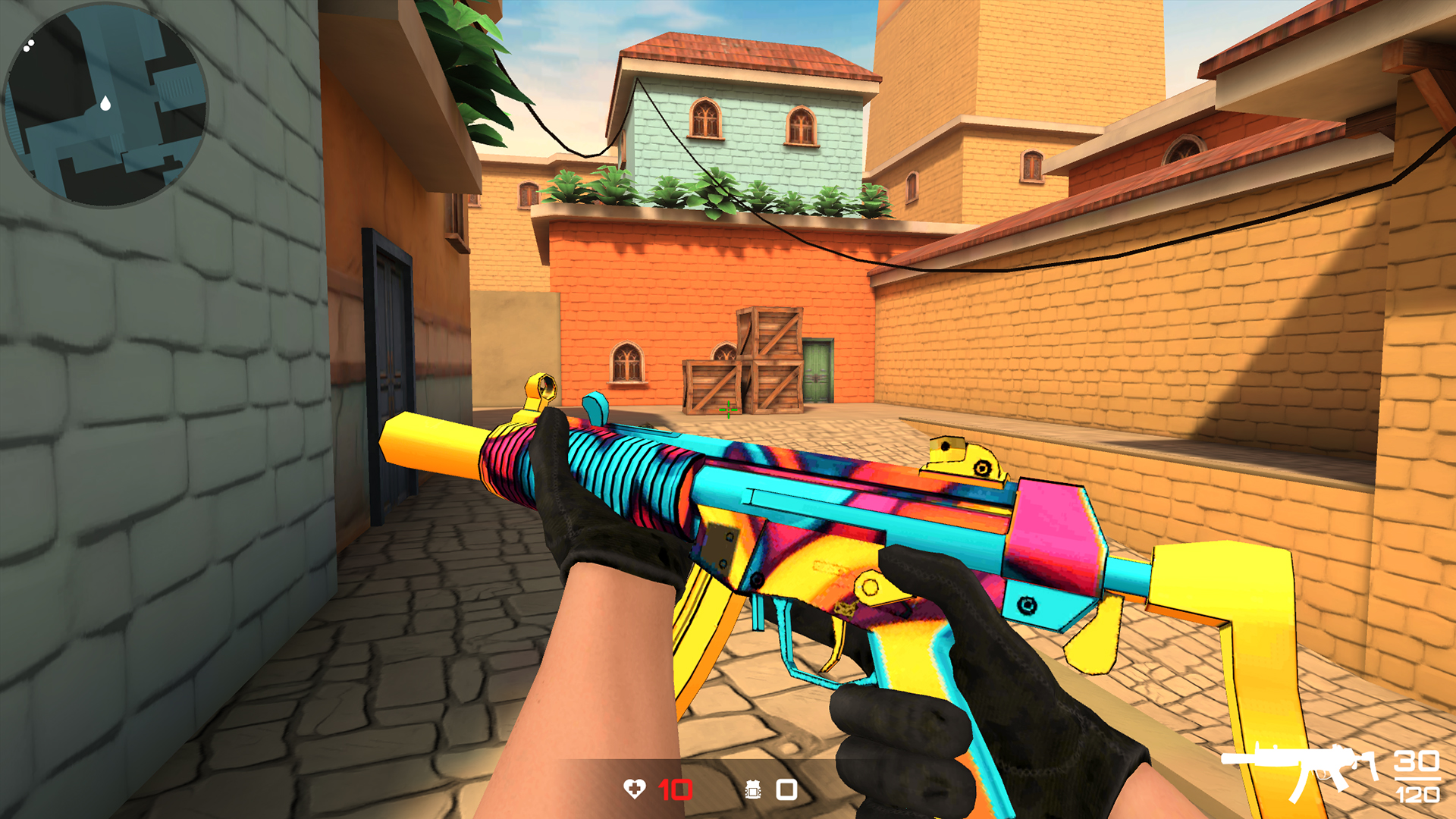Click the health heart icon
The image size is (1456, 819).
click(x=635, y=789)
